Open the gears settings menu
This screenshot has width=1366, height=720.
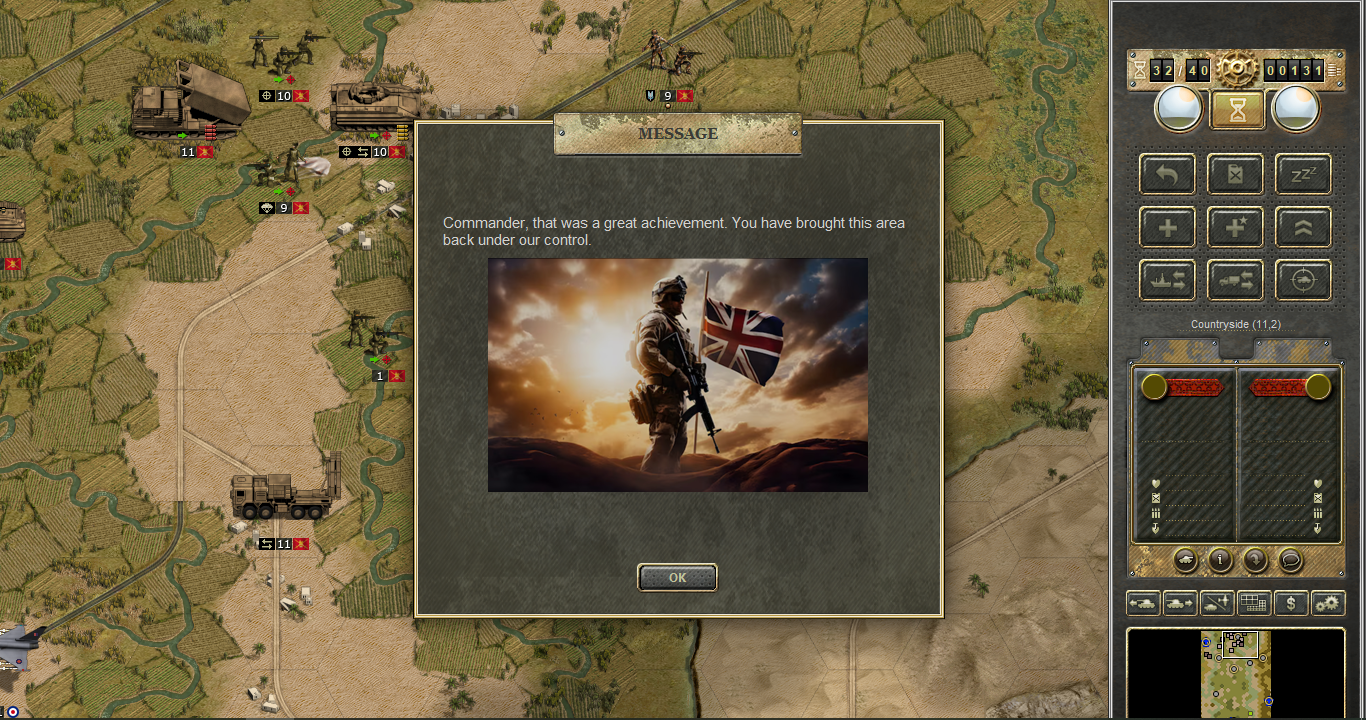[1328, 603]
